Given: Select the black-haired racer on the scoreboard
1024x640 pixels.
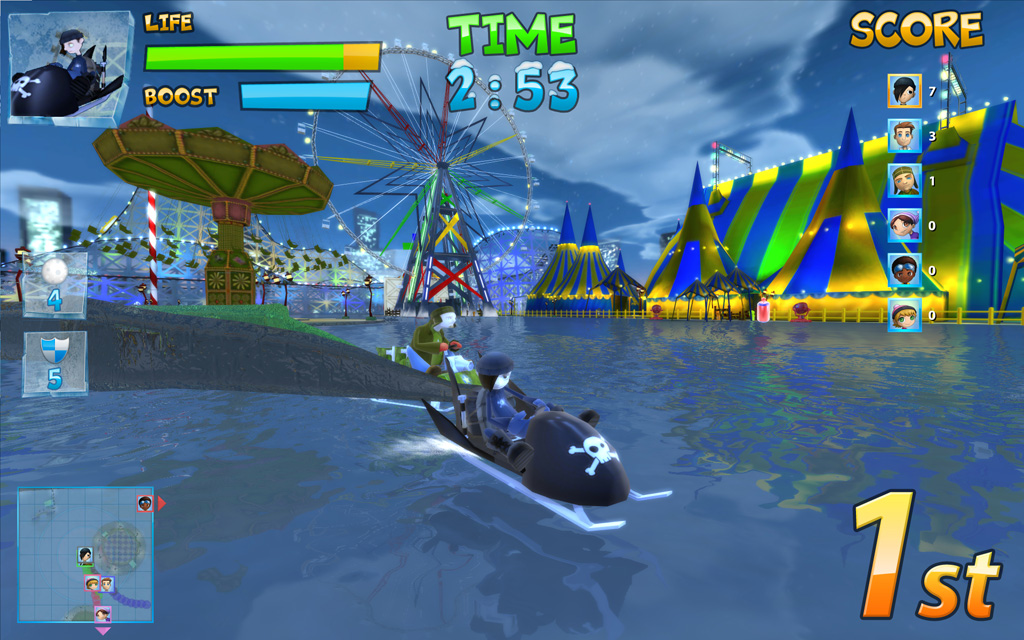Looking at the screenshot, I should pos(904,91).
